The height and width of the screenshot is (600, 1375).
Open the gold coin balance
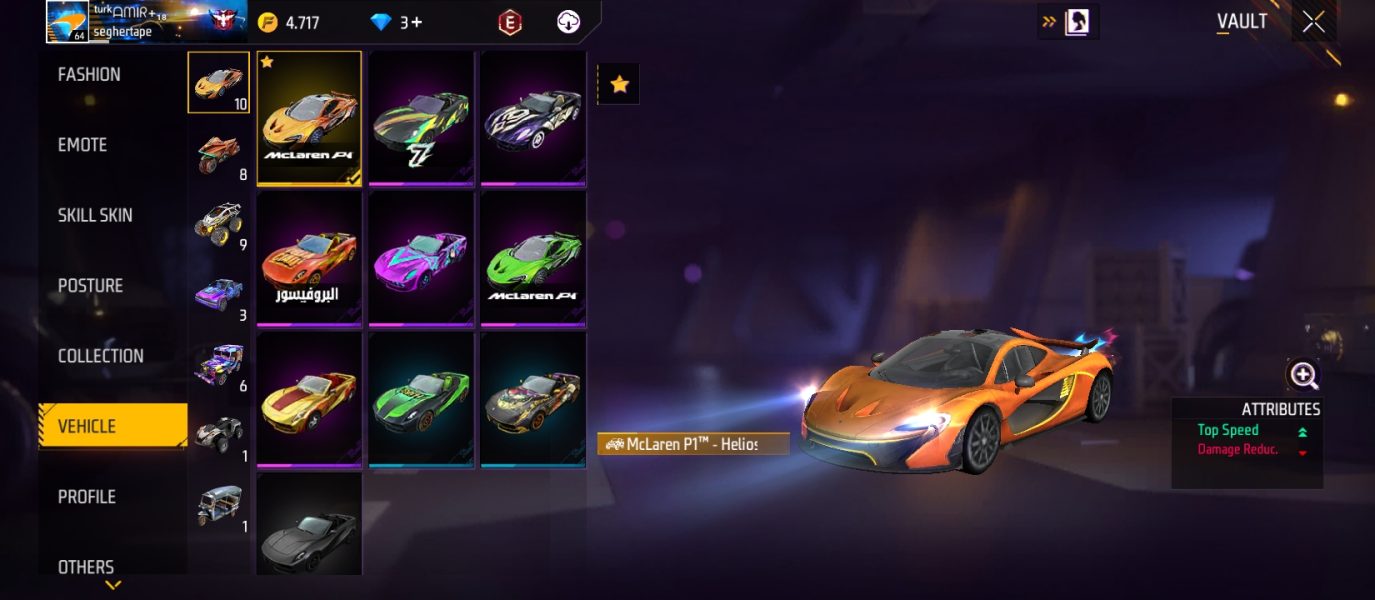289,22
